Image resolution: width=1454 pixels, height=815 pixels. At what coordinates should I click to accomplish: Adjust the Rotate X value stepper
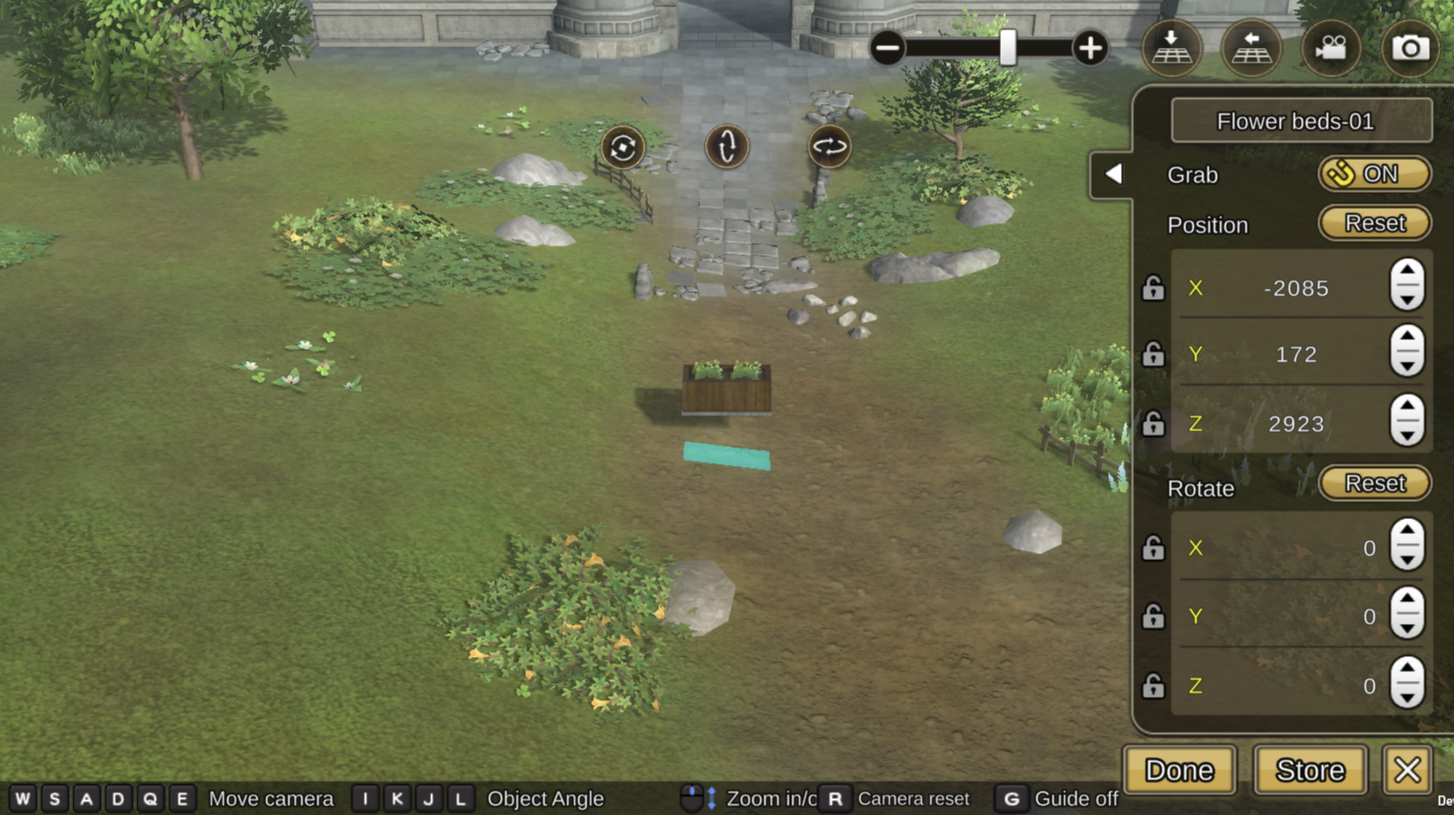tap(1407, 546)
